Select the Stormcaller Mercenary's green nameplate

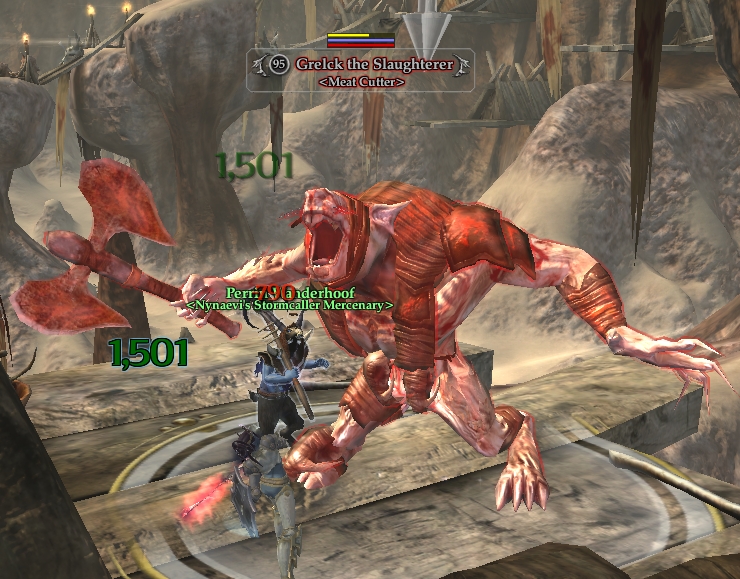[290, 298]
